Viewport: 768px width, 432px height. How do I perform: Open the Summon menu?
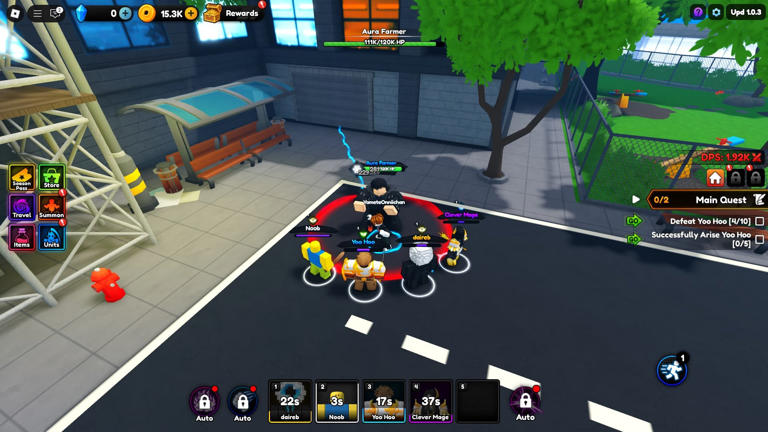pos(52,207)
